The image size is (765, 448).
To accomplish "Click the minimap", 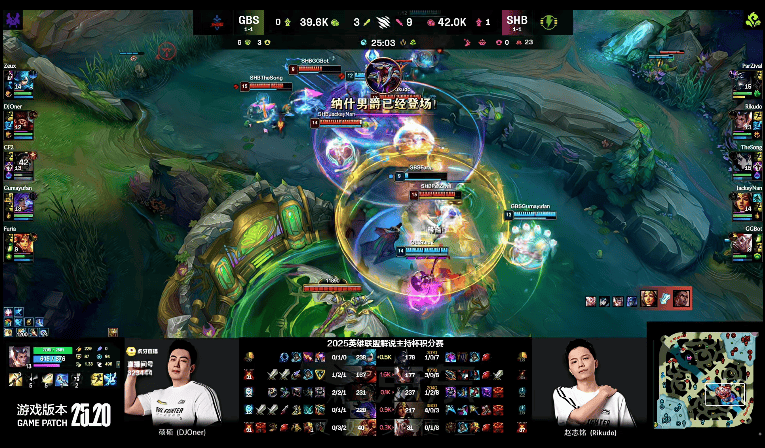I will (x=705, y=385).
